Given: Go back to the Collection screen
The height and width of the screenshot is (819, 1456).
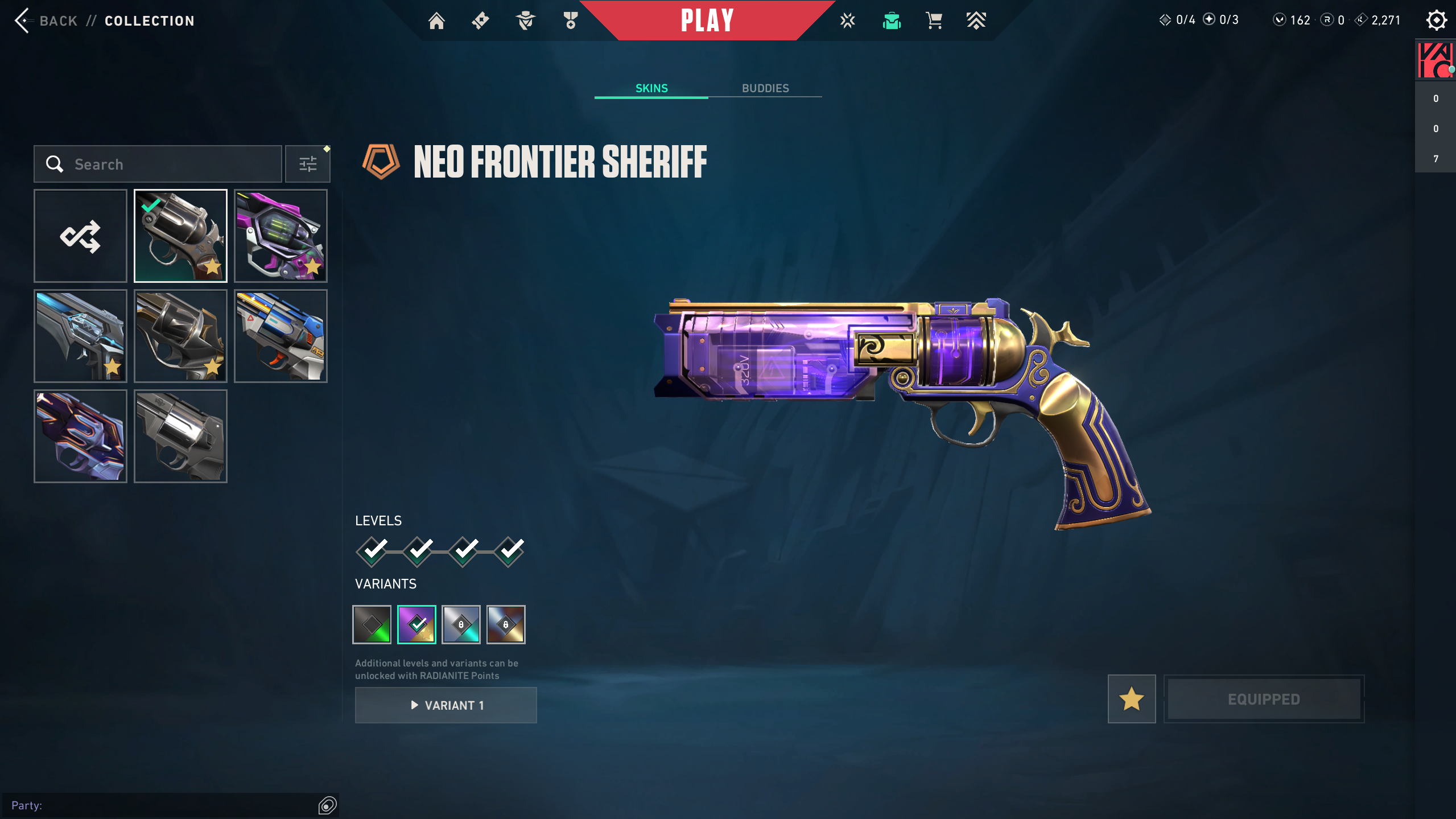Looking at the screenshot, I should 46,21.
